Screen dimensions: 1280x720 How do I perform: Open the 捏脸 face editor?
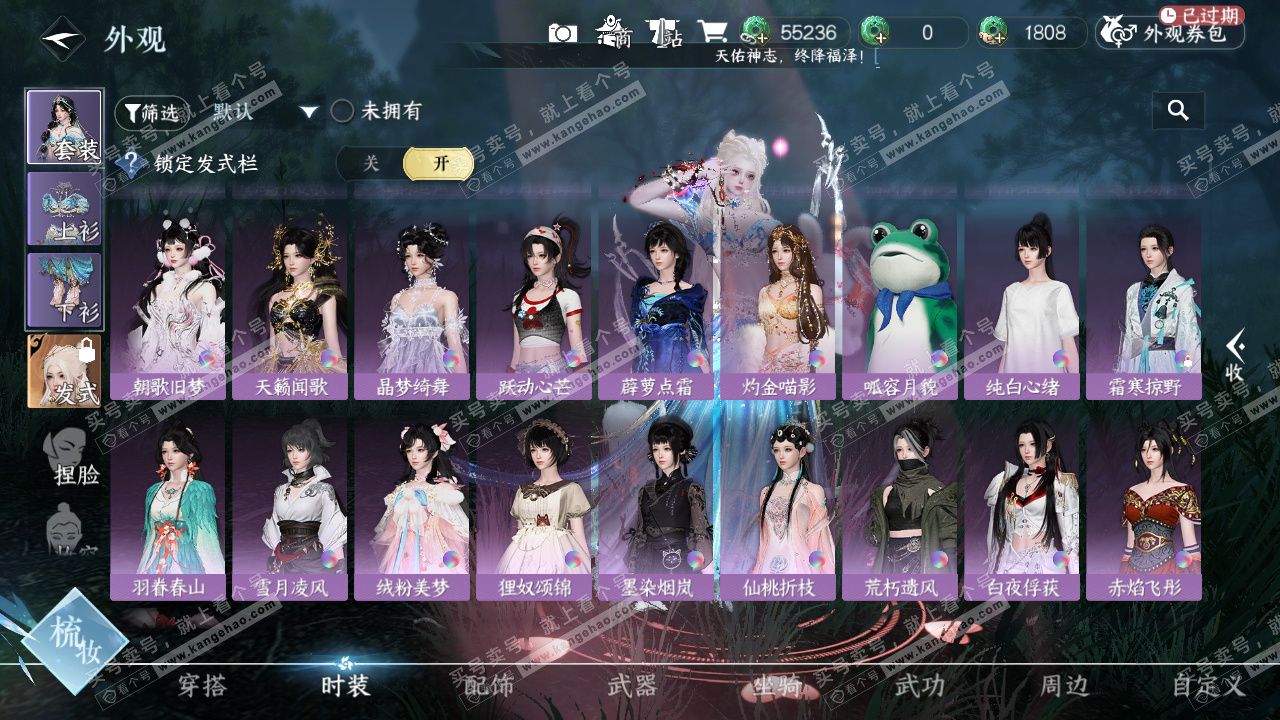coord(74,457)
